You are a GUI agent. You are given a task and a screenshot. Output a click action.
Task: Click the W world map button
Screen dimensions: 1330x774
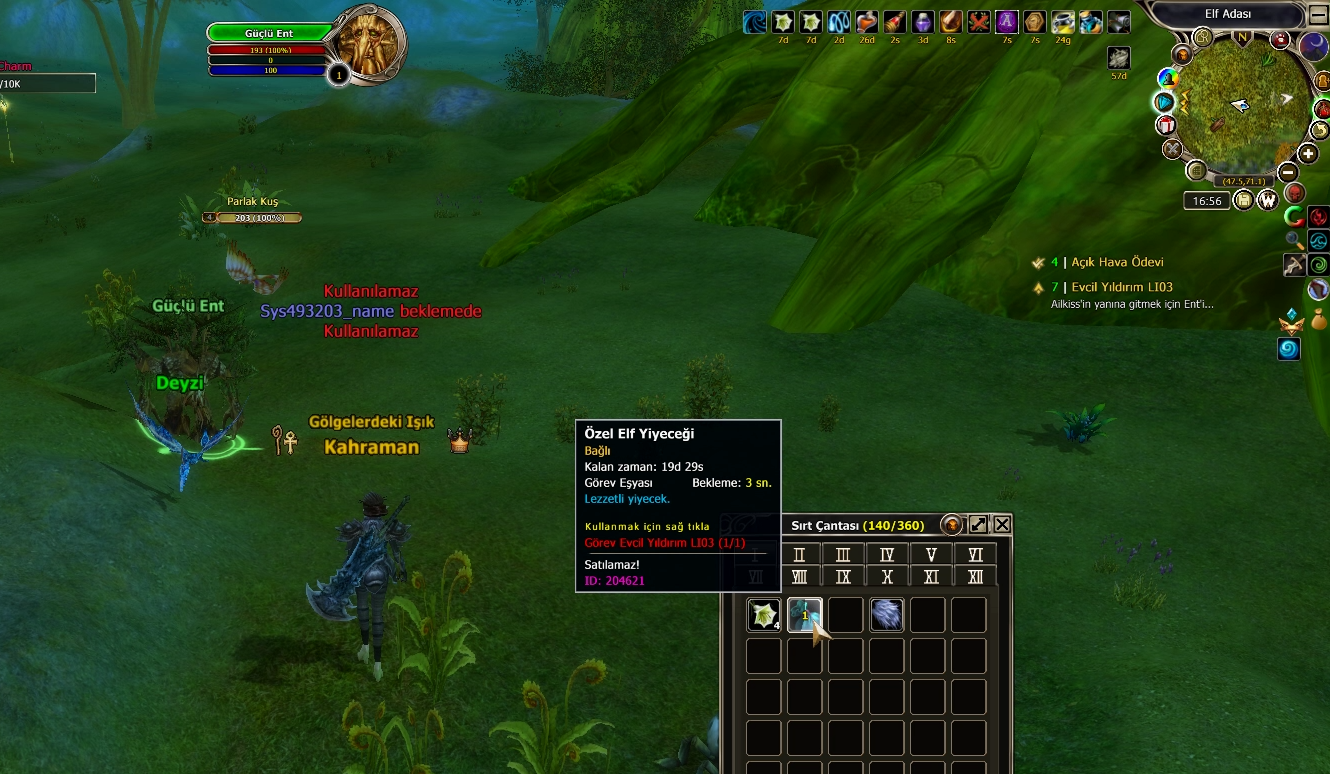tap(1267, 200)
